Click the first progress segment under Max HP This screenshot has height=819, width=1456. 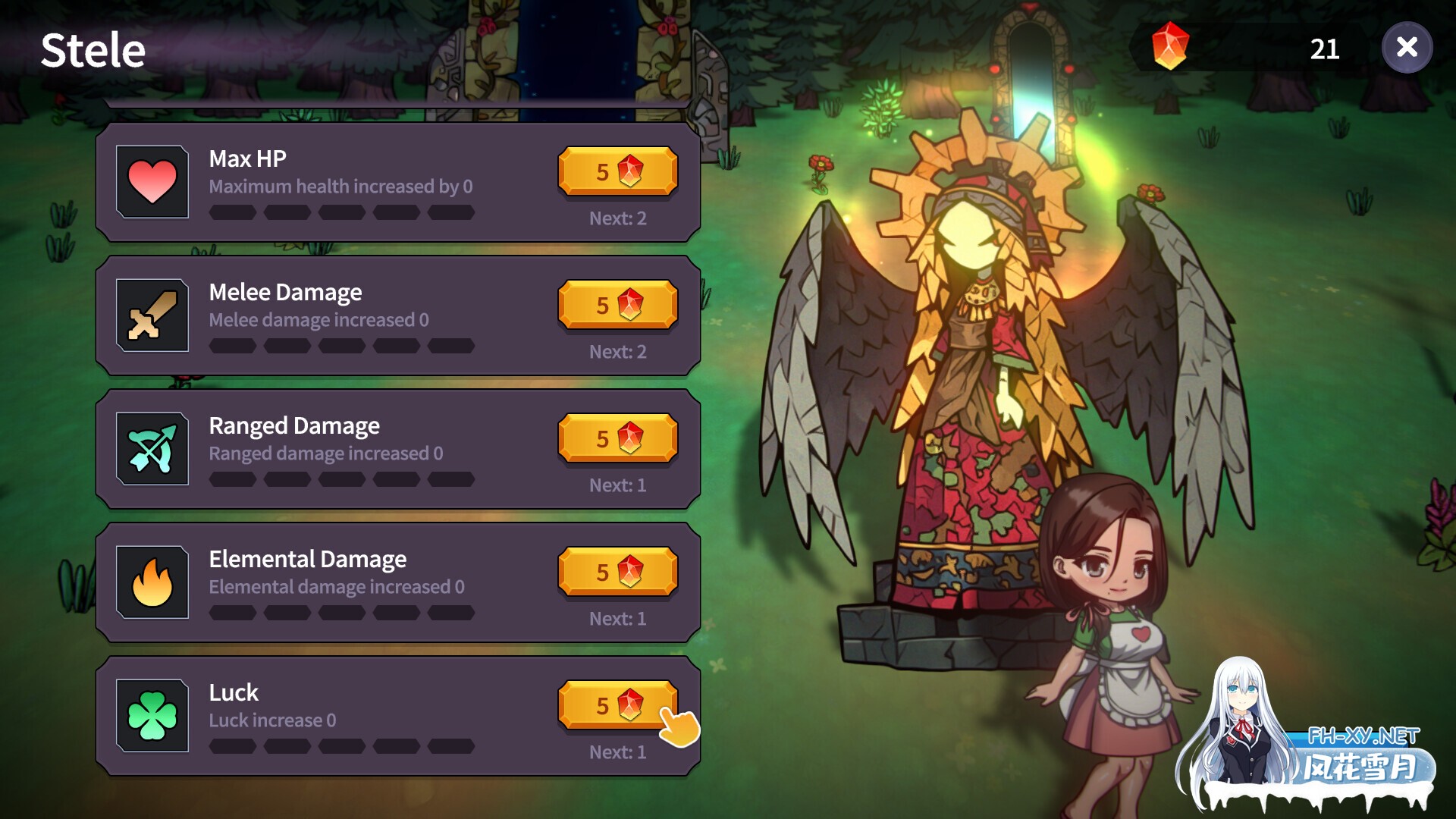click(232, 213)
